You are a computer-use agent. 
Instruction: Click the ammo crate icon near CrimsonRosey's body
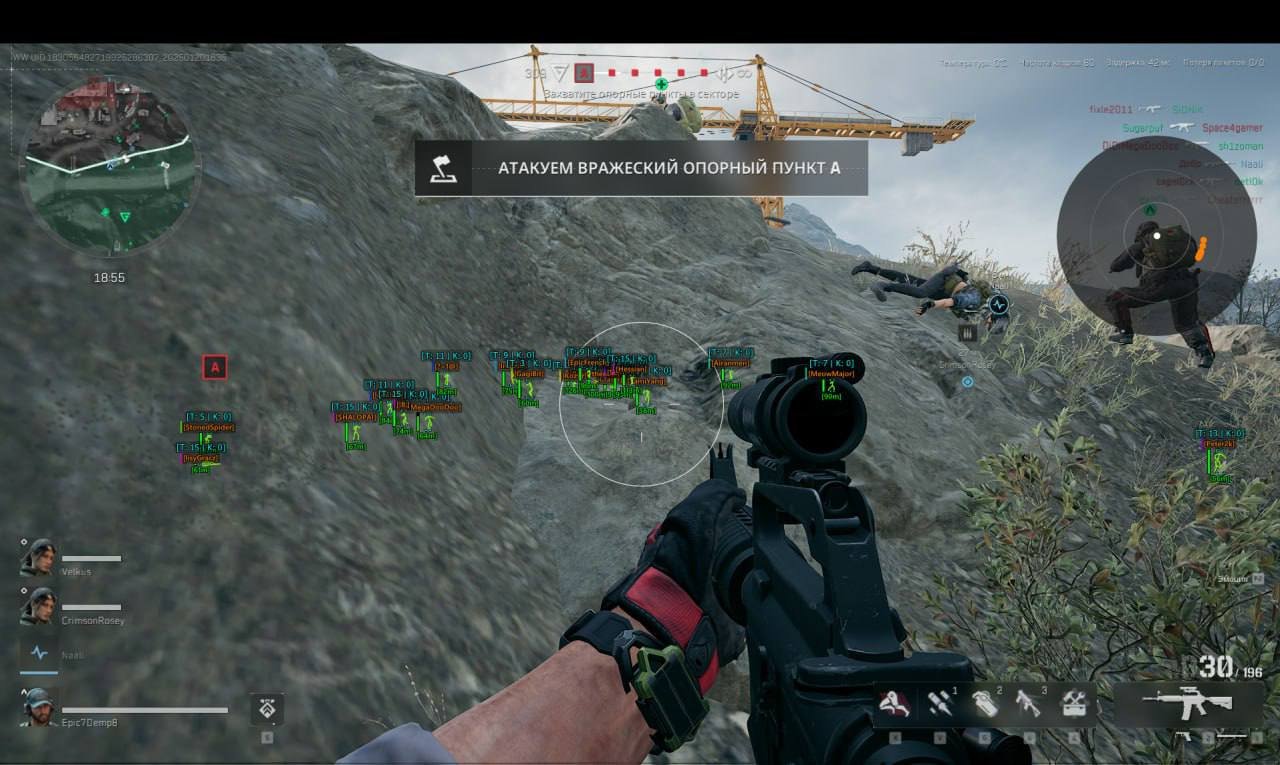(968, 333)
